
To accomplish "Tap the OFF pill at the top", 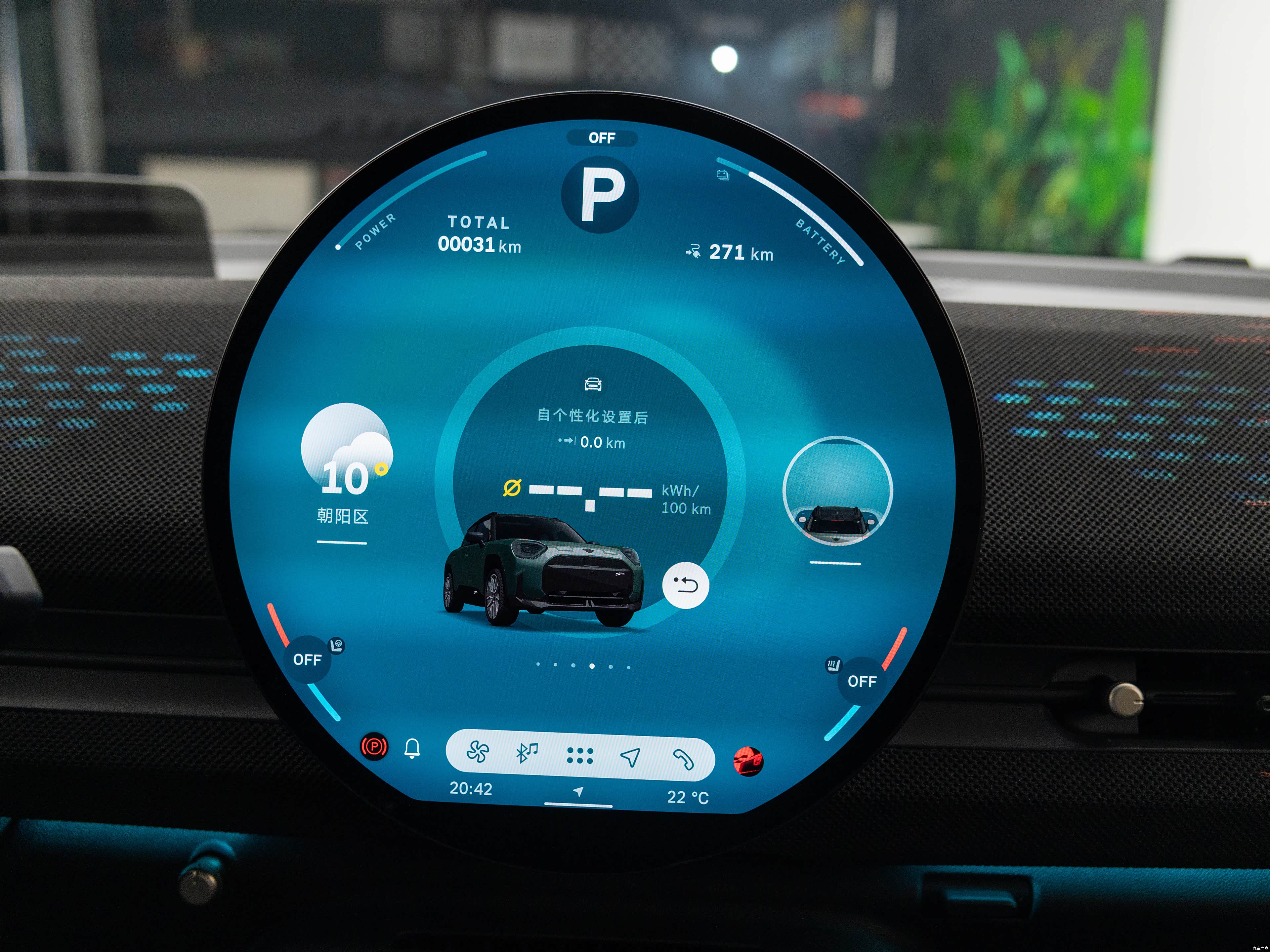I will point(602,138).
